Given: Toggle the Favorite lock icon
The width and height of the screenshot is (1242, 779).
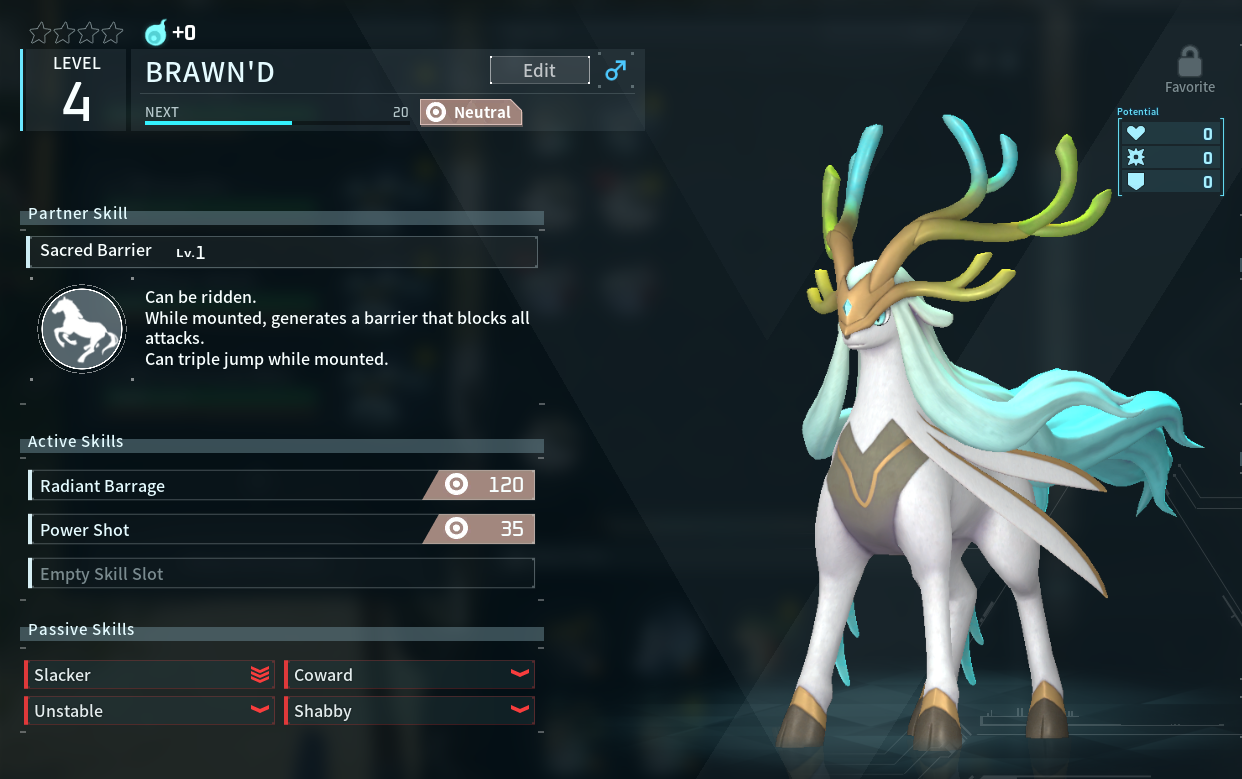Looking at the screenshot, I should coord(1189,64).
